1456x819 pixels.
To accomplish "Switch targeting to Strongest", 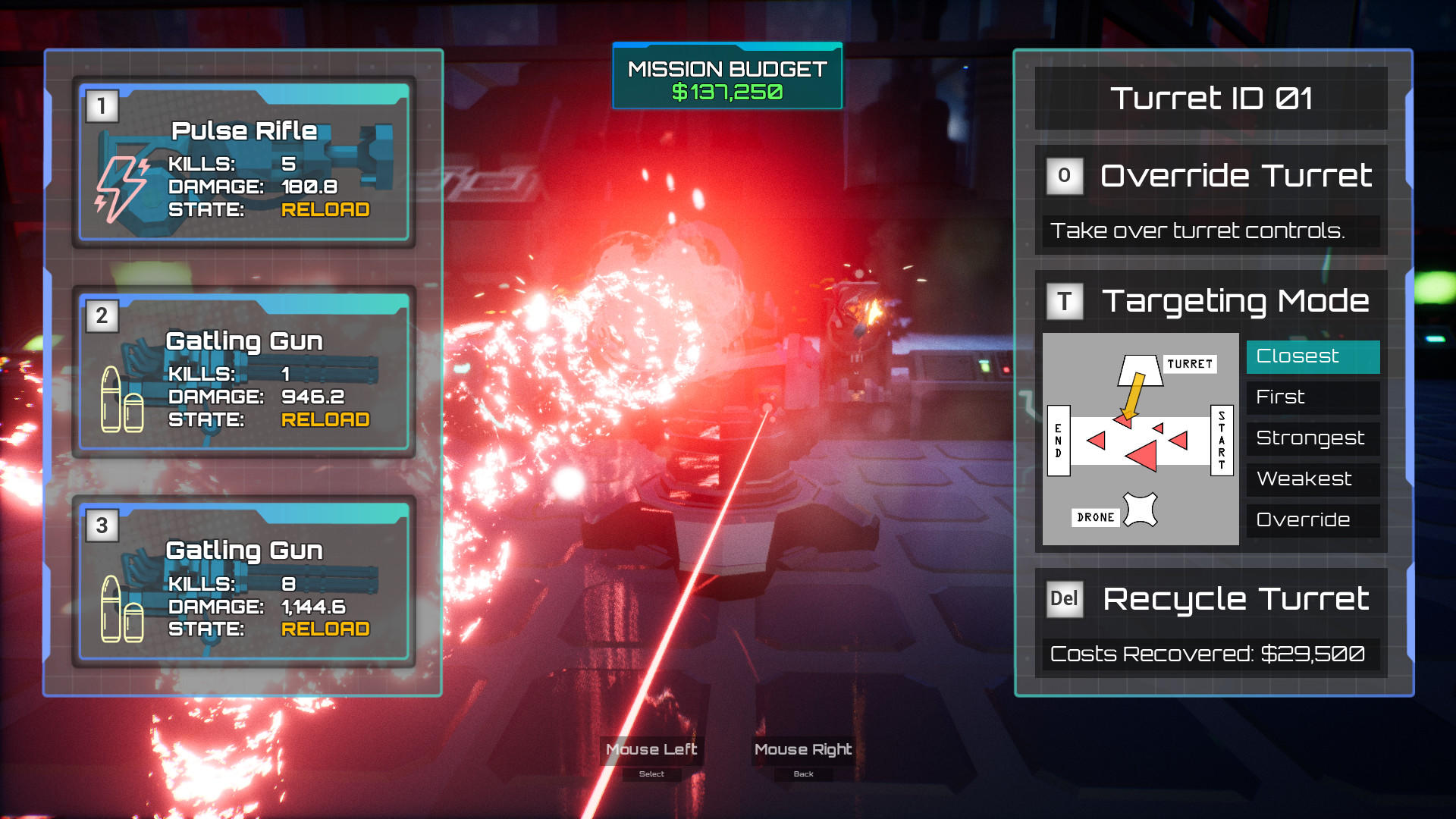I will pos(1312,438).
